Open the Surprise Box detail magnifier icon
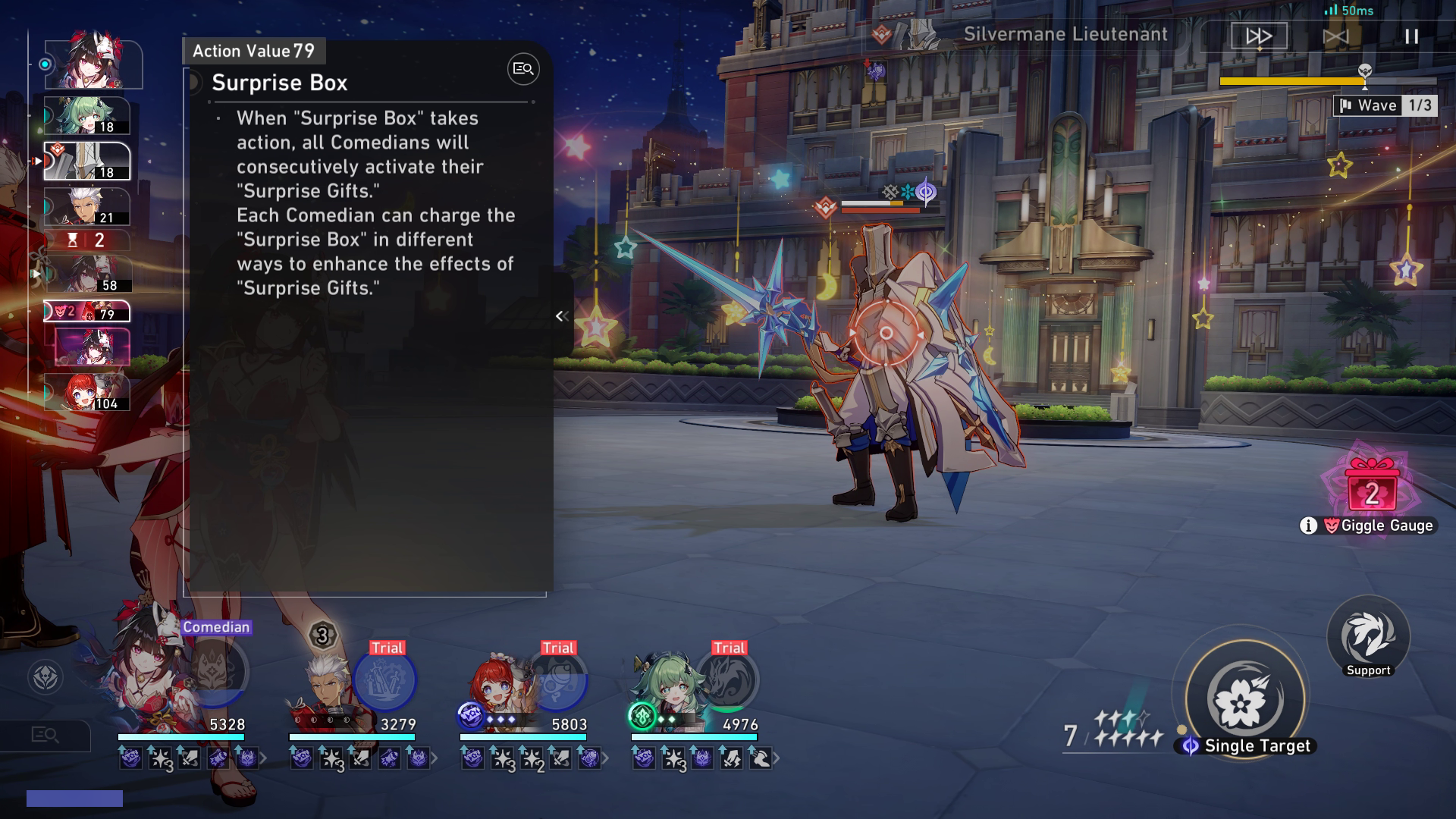The width and height of the screenshot is (1456, 819). pyautogui.click(x=522, y=69)
